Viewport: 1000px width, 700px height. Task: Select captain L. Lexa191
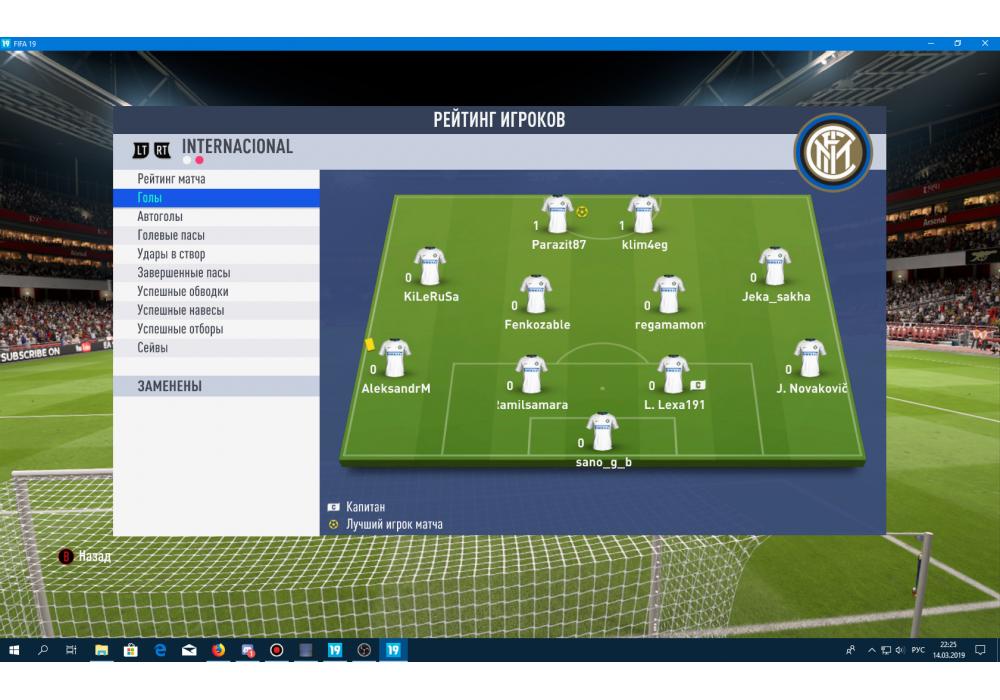pyautogui.click(x=674, y=376)
